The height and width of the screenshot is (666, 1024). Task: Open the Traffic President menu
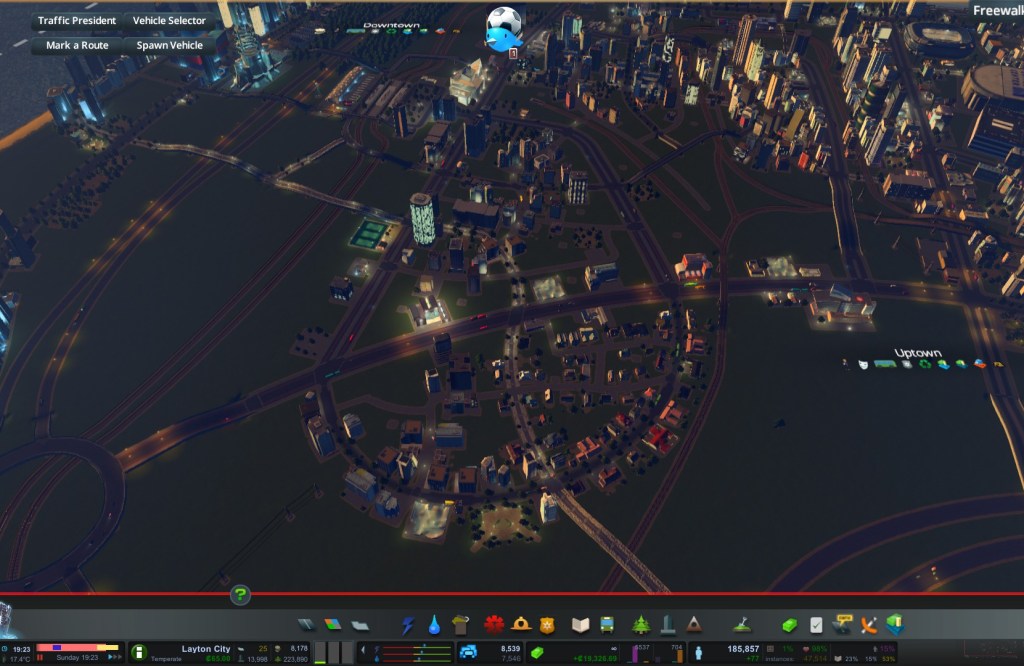click(x=77, y=20)
